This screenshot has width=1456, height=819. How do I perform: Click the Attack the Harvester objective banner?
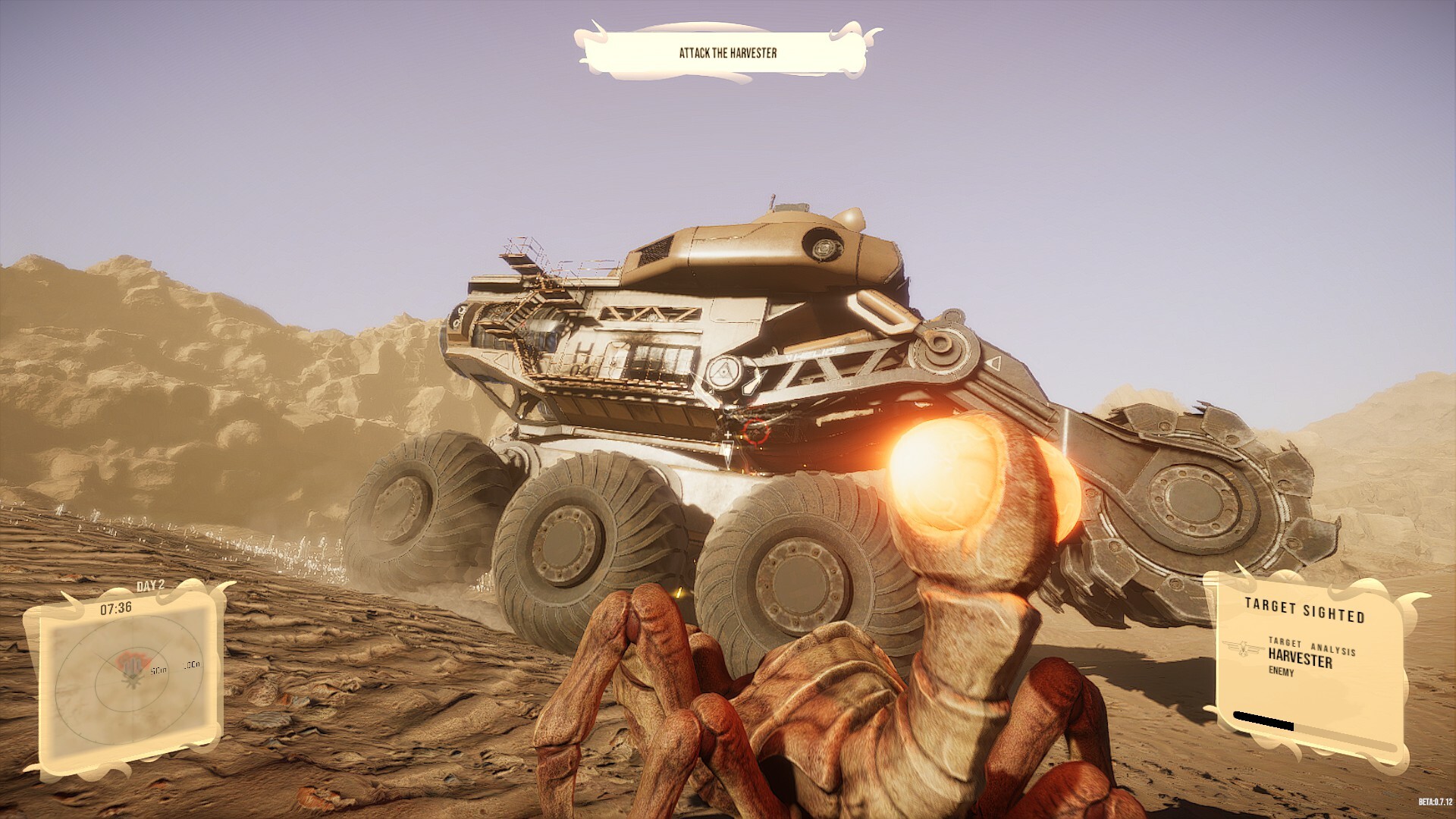tap(727, 53)
